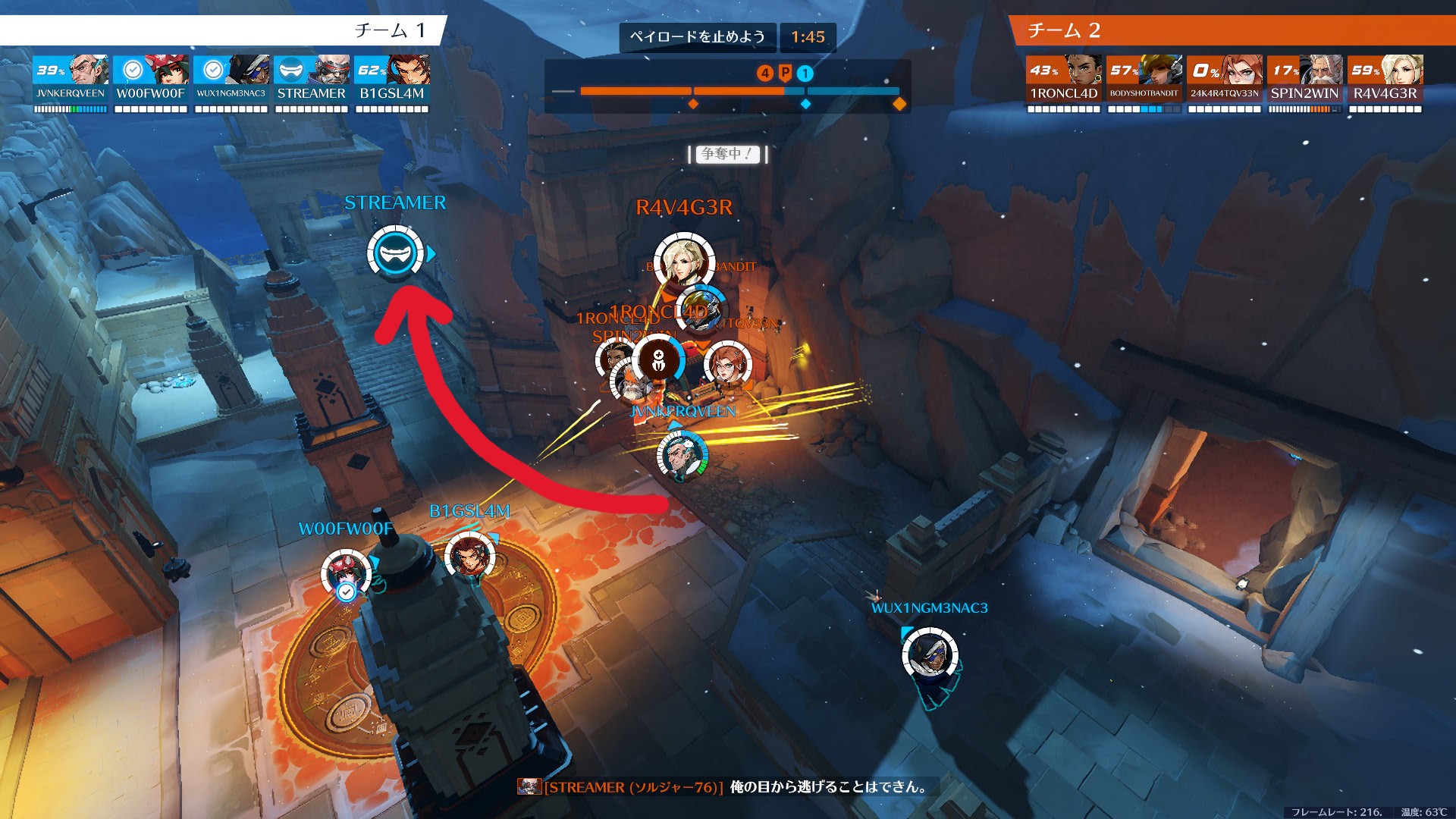The image size is (1456, 819).
Task: Pick STREAMER's player card in the team bar
Action: [312, 83]
